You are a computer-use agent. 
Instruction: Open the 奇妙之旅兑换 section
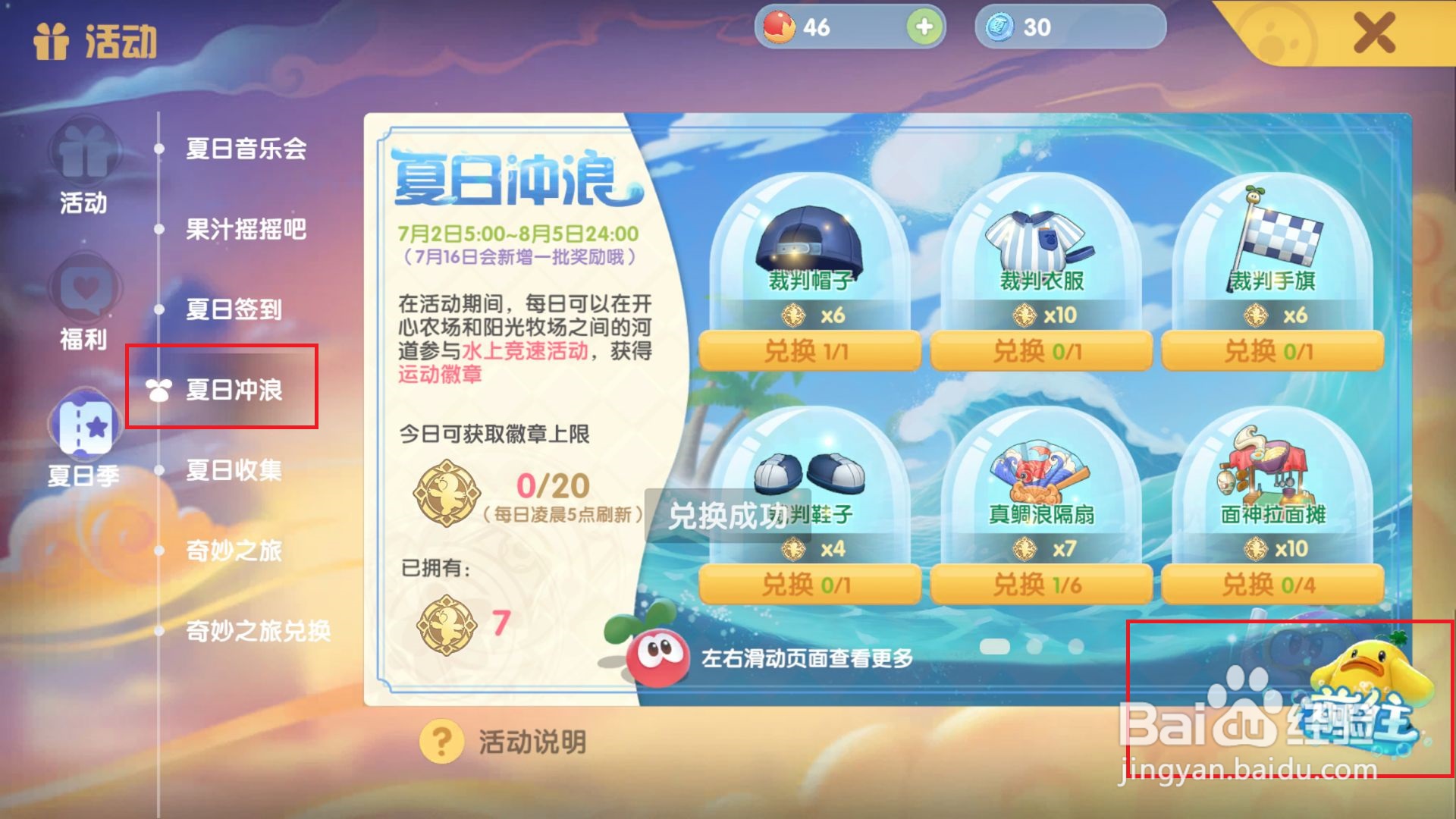pos(258,629)
